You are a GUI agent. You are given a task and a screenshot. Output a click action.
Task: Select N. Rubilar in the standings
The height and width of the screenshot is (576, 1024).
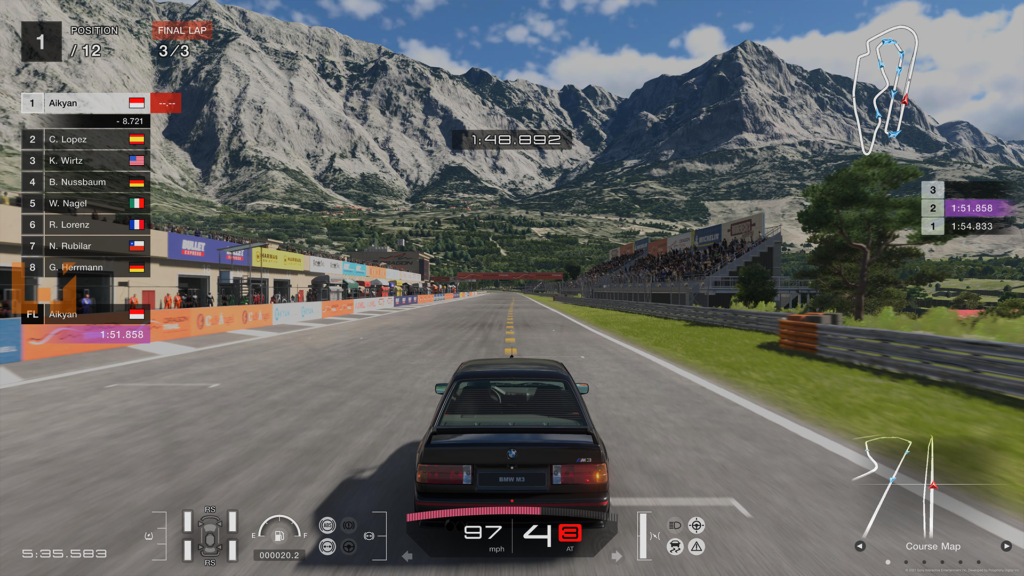pyautogui.click(x=85, y=246)
